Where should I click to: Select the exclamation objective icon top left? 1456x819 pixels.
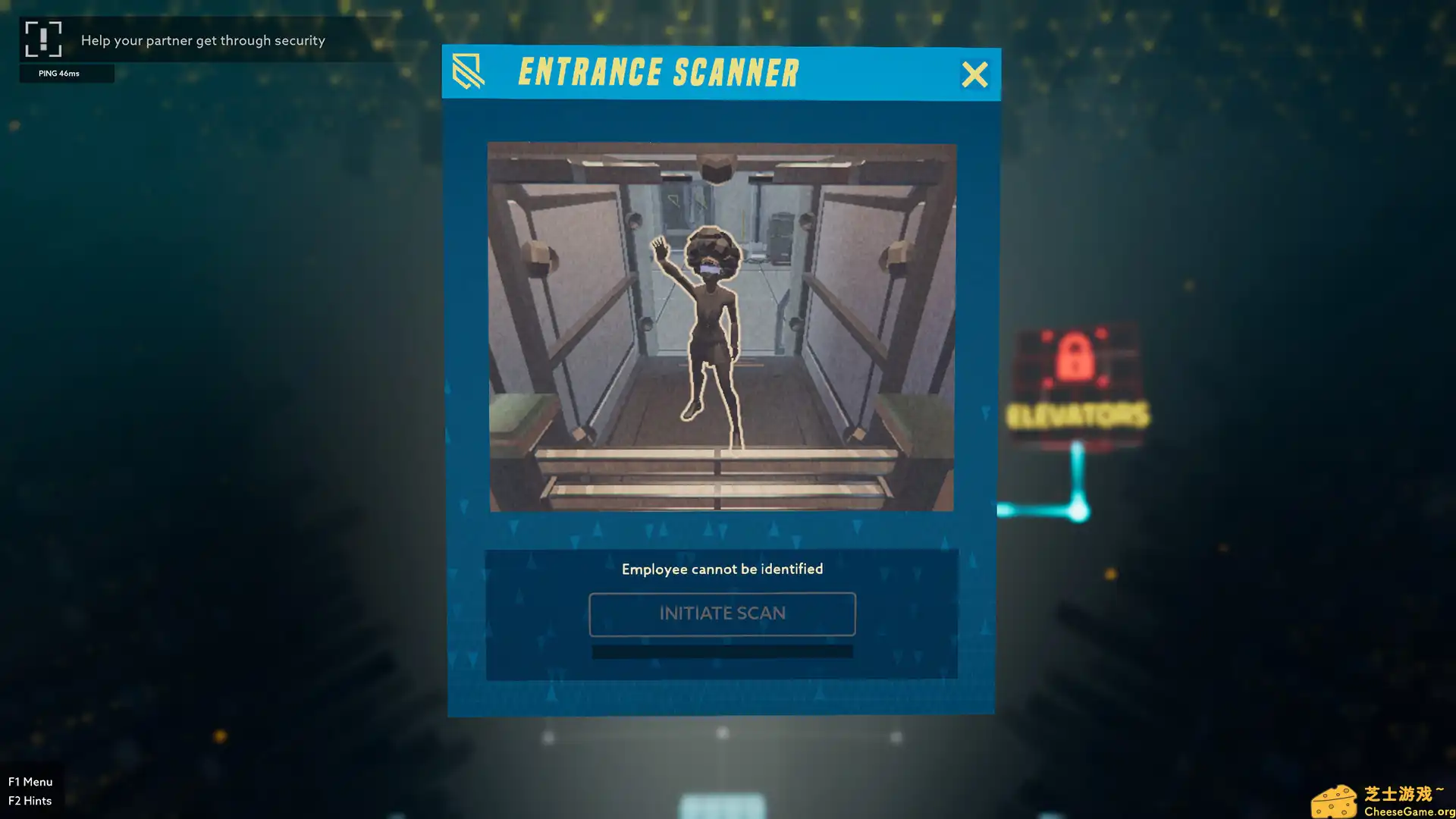[x=45, y=39]
